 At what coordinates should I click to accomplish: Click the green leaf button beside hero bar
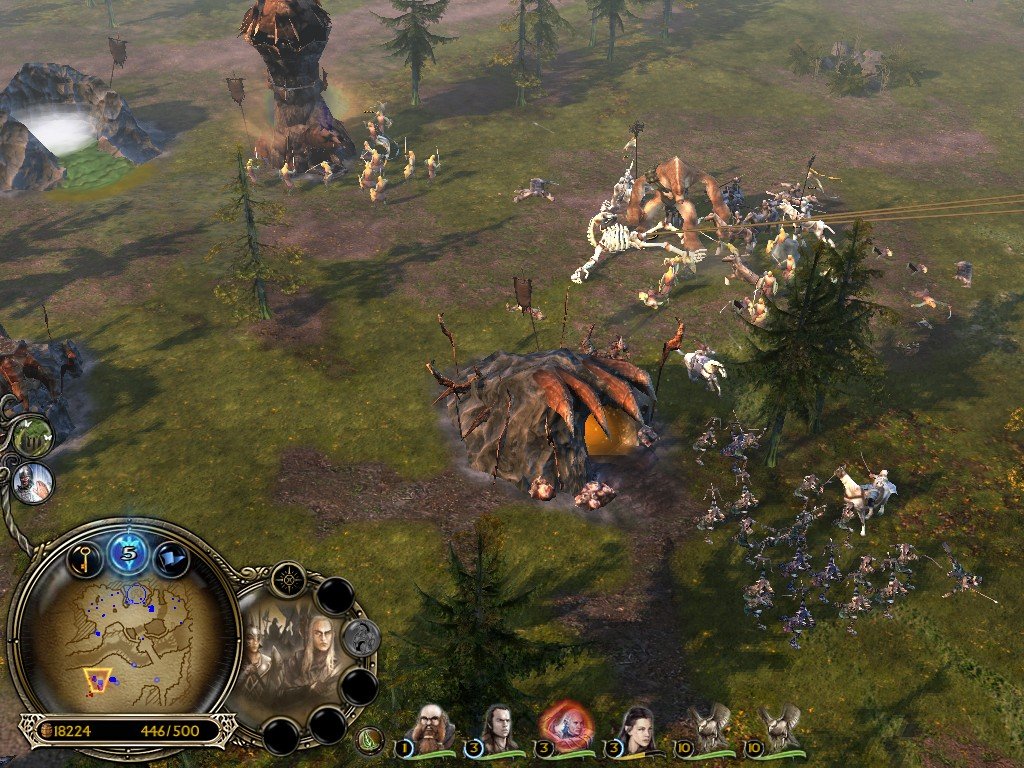click(370, 740)
